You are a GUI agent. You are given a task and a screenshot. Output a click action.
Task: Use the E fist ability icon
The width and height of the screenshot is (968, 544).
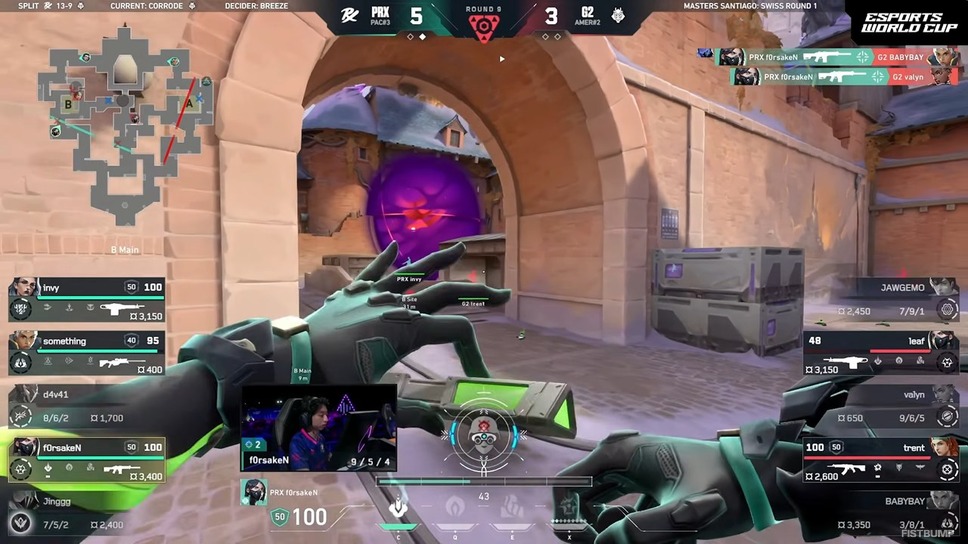[x=510, y=506]
